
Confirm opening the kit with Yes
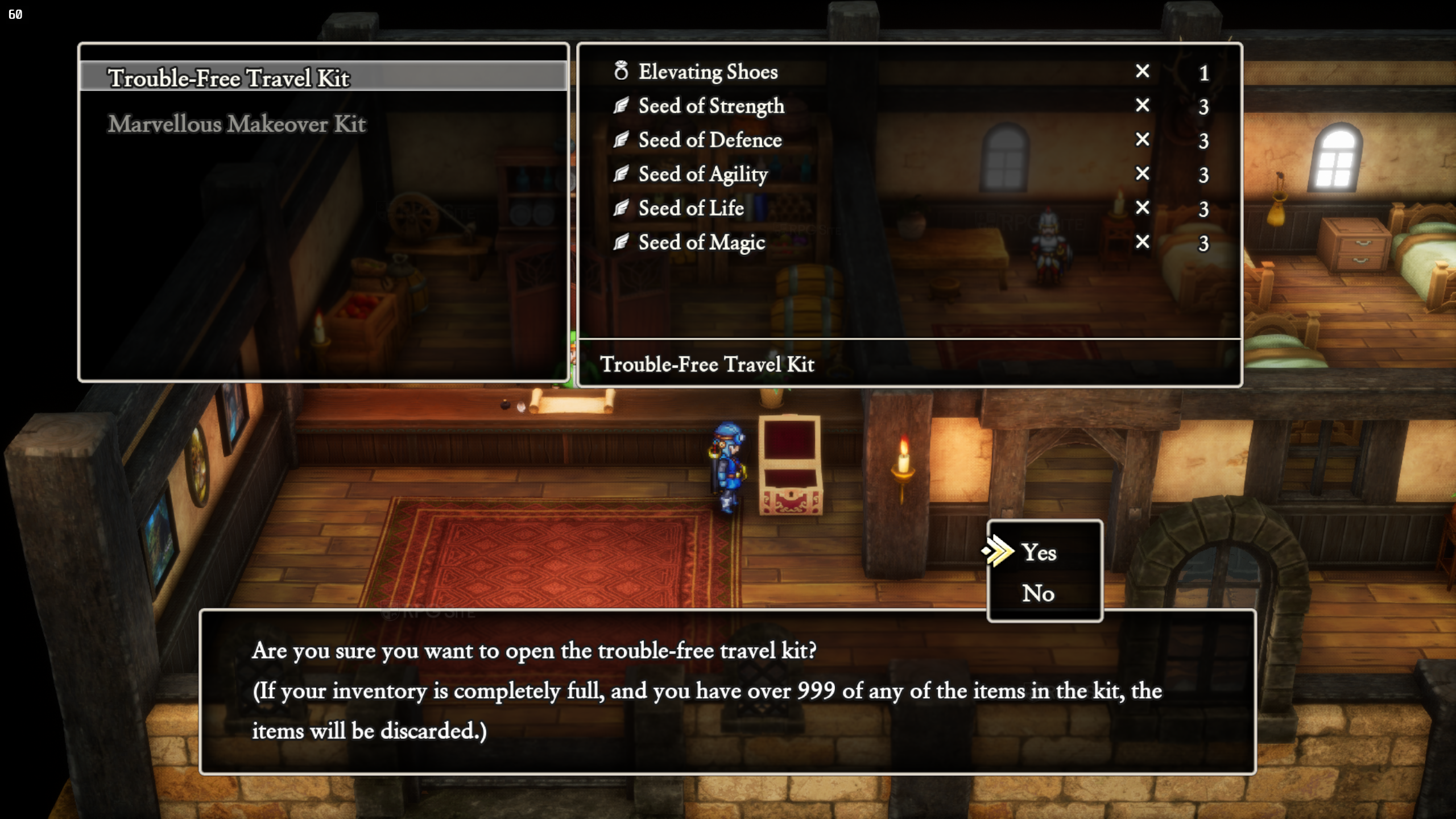1039,552
